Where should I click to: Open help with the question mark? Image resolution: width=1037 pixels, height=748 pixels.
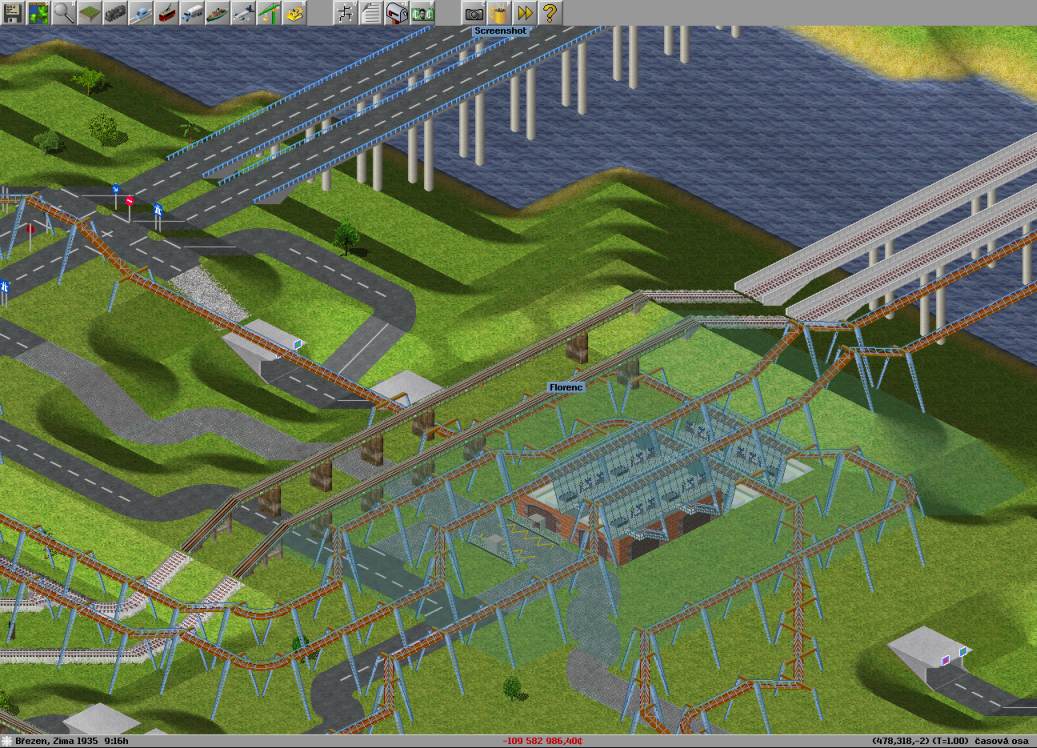pos(550,13)
